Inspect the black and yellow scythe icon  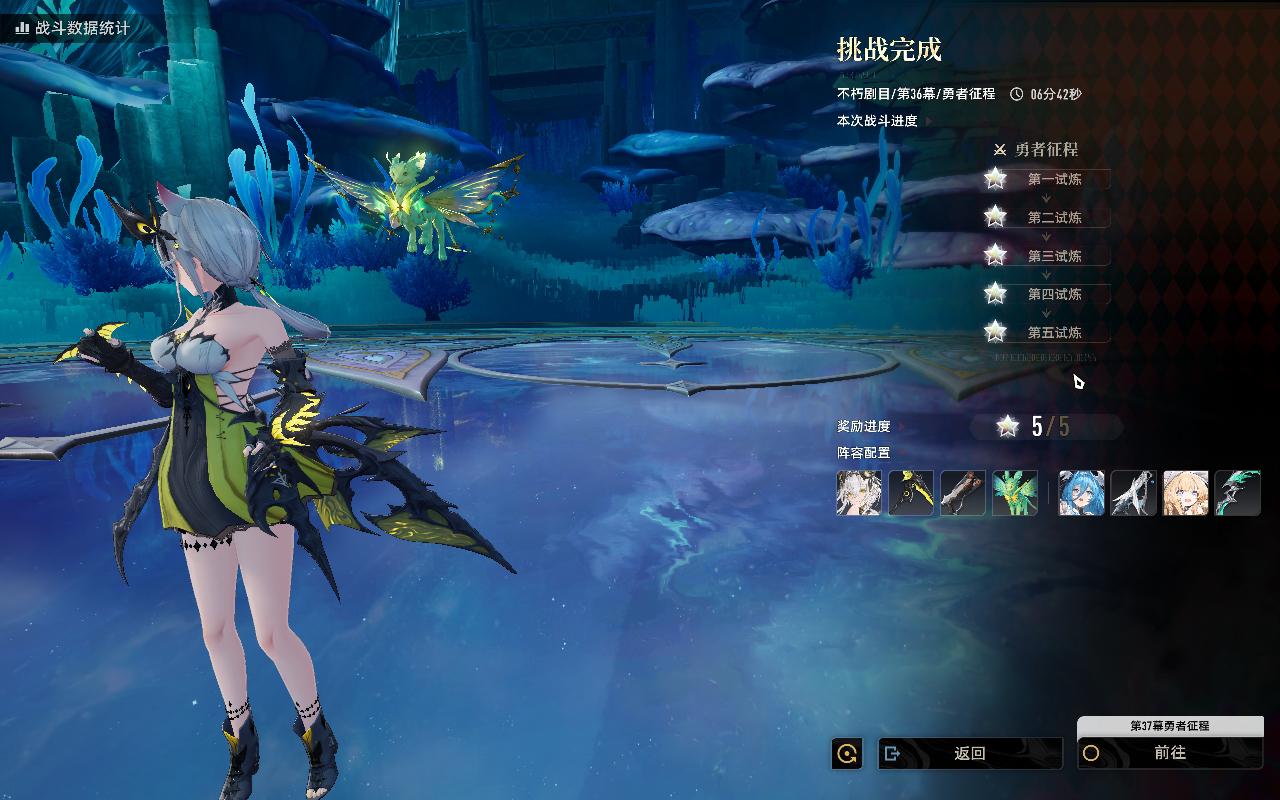tap(911, 493)
